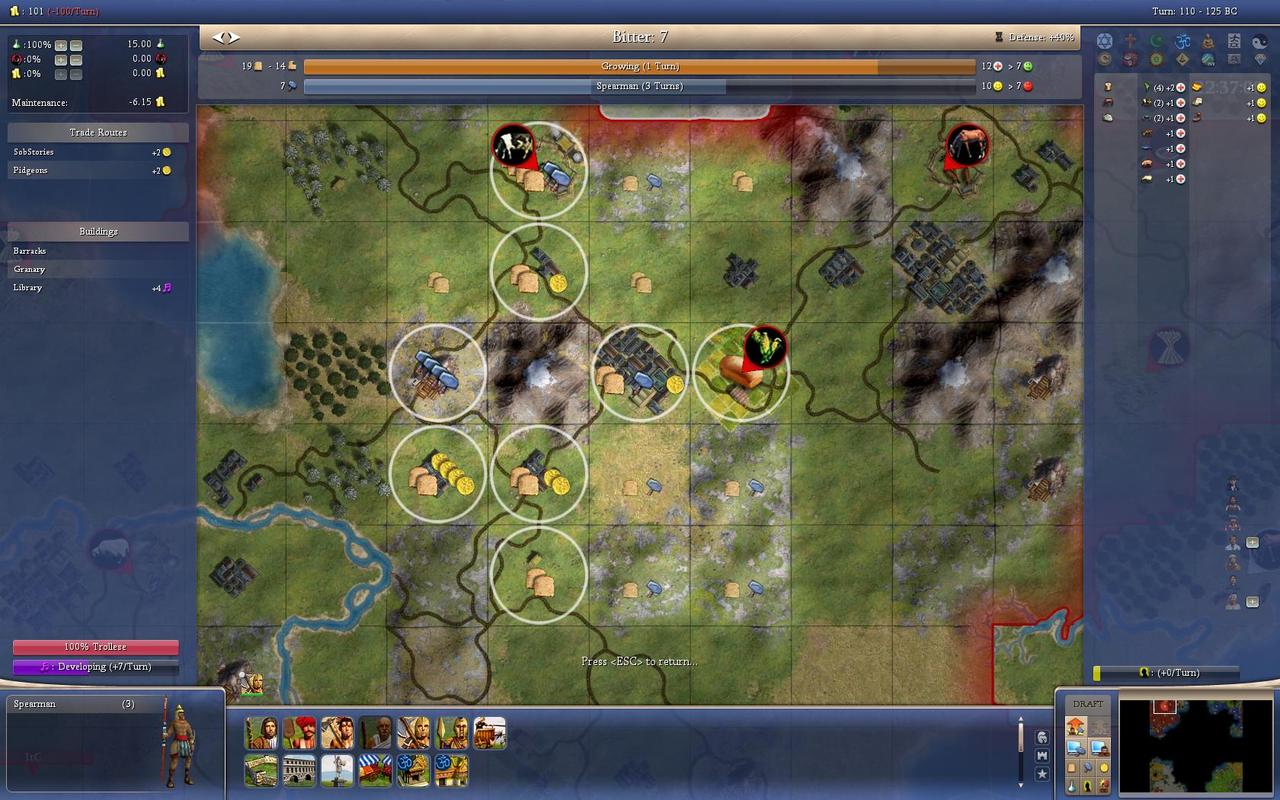Viewport: 1280px width, 800px height.
Task: Toggle emphasize production hammer button
Action: (1087, 768)
